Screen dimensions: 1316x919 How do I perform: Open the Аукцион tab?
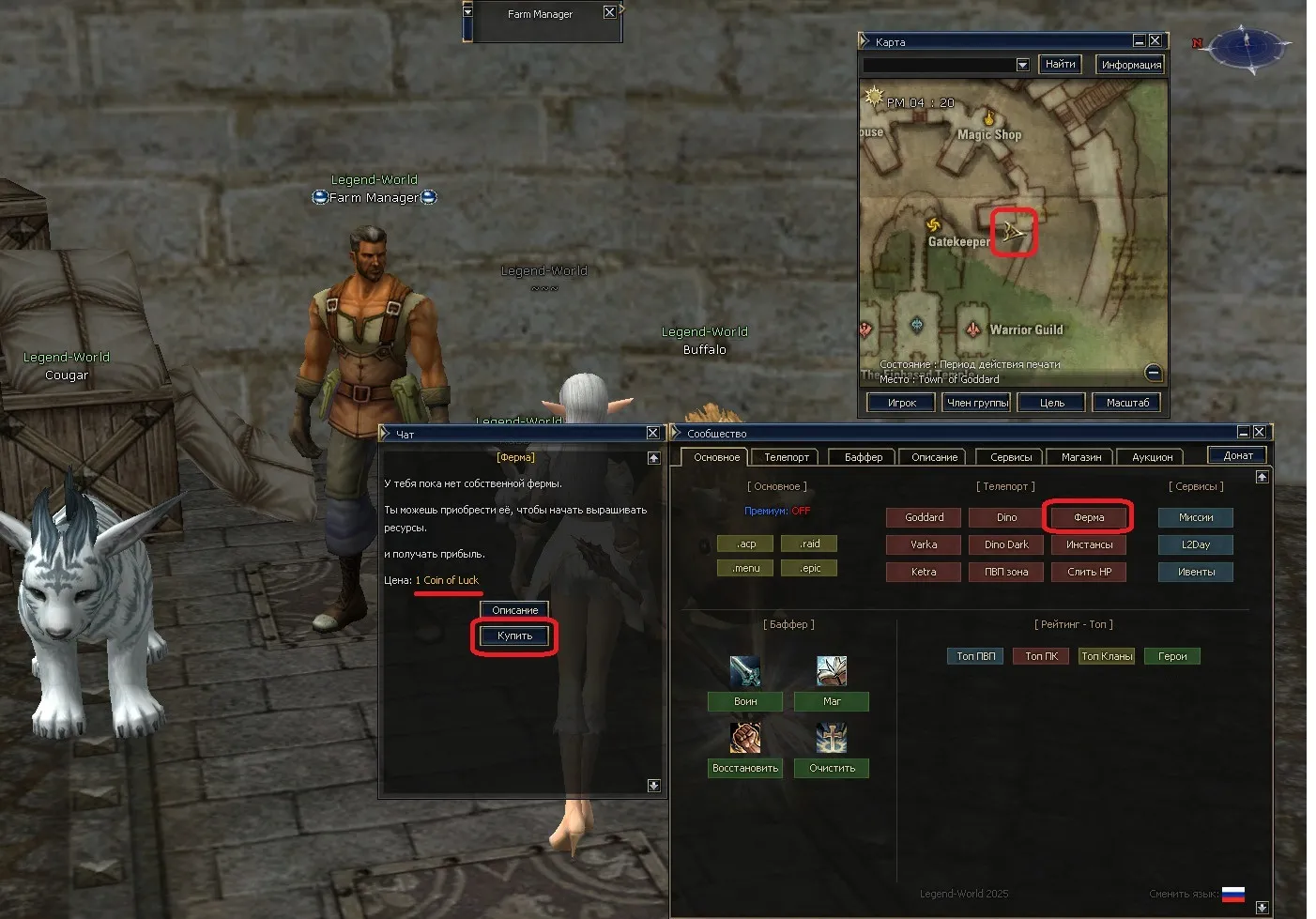[1152, 457]
